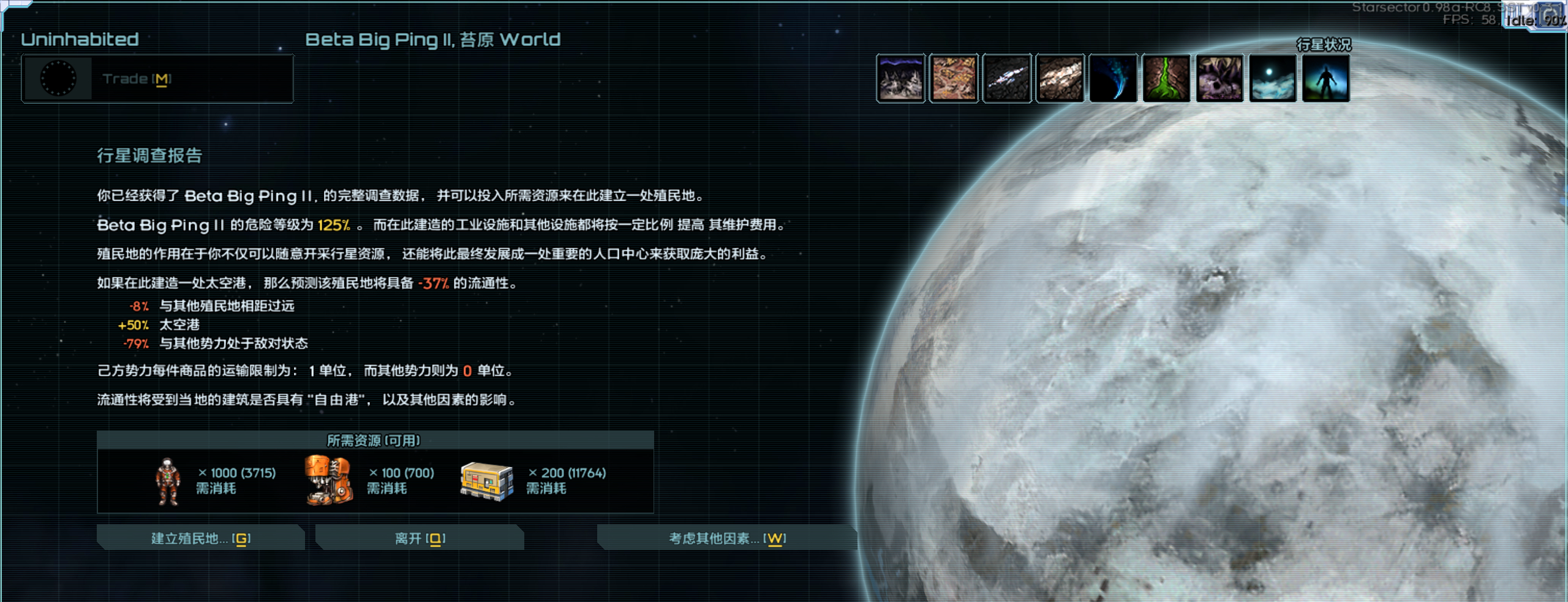Open the Trade [M] menu
This screenshot has width=1568, height=602.
[x=136, y=78]
